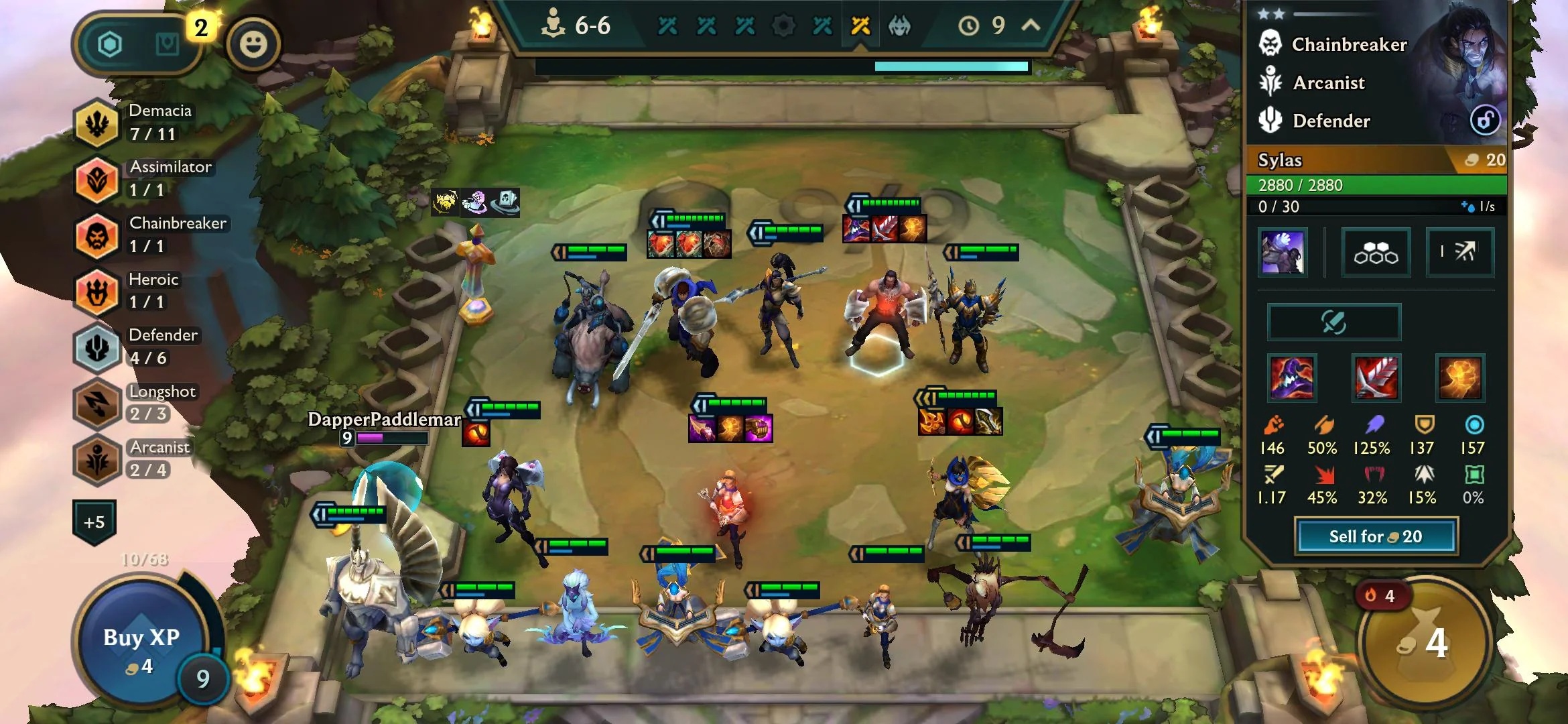Inspect Sylas's golden fist item
Image resolution: width=1568 pixels, height=724 pixels.
[x=1459, y=377]
